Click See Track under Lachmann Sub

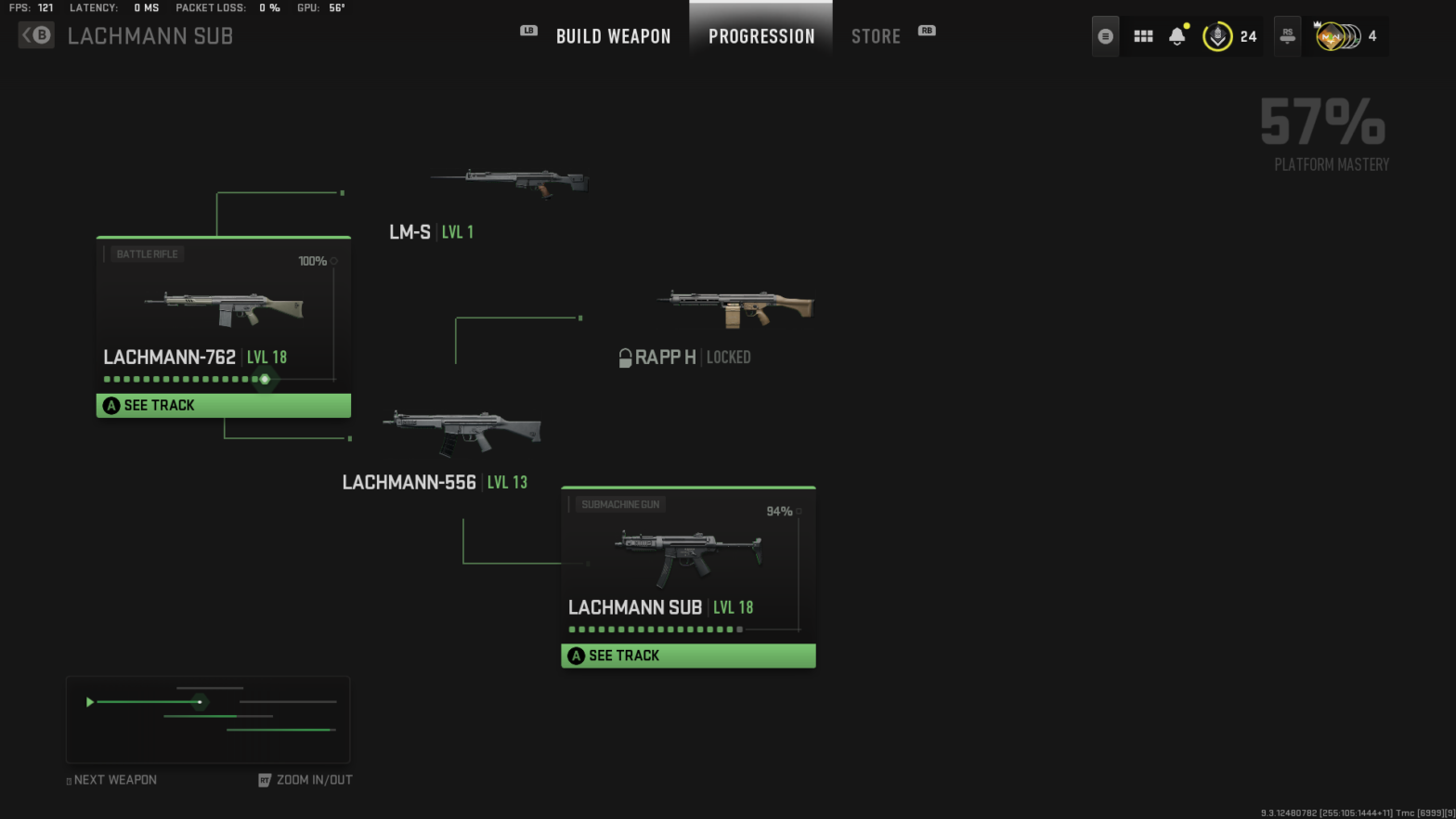pos(687,656)
